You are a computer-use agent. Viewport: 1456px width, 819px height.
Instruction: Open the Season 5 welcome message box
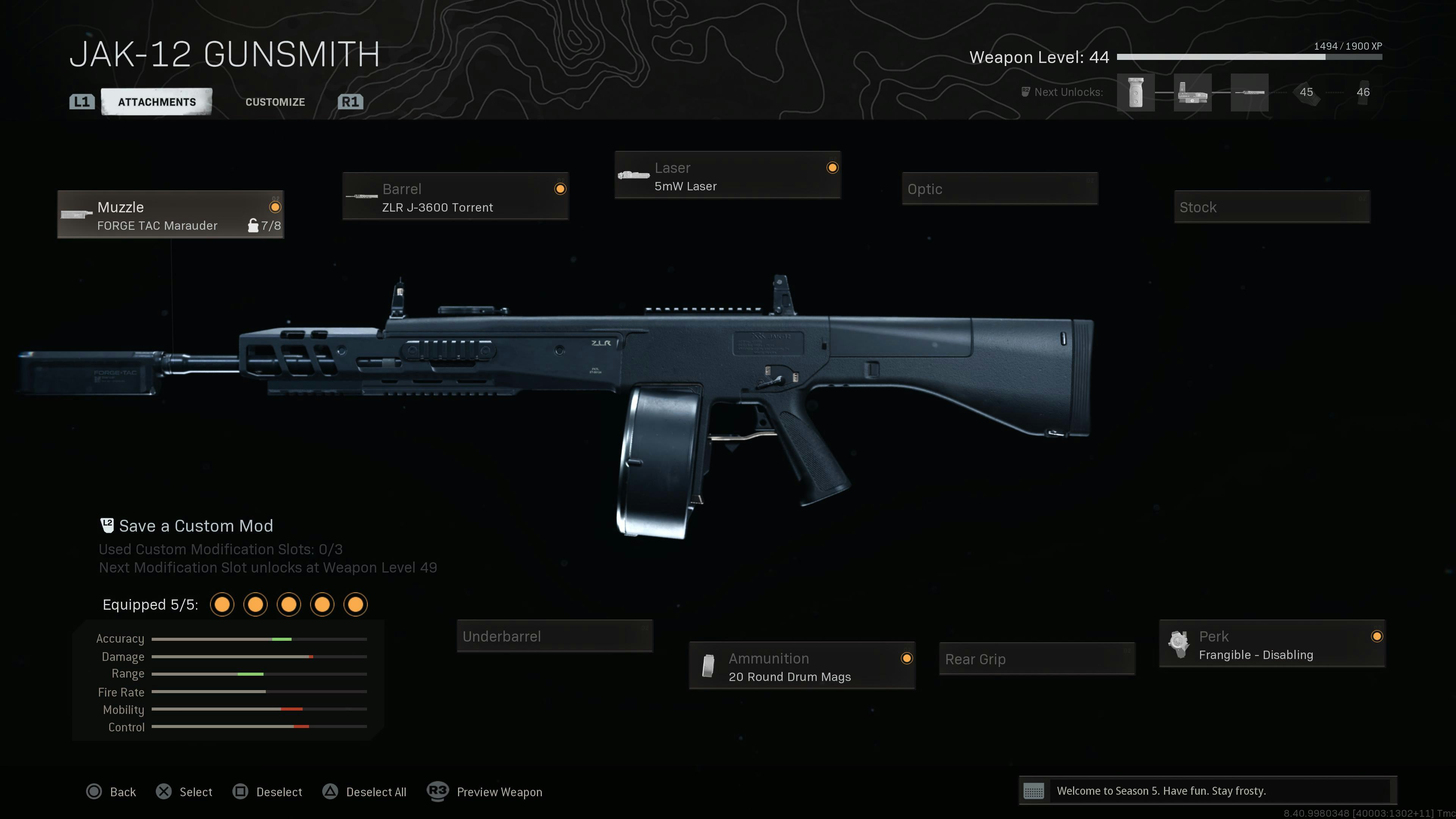[x=1207, y=791]
